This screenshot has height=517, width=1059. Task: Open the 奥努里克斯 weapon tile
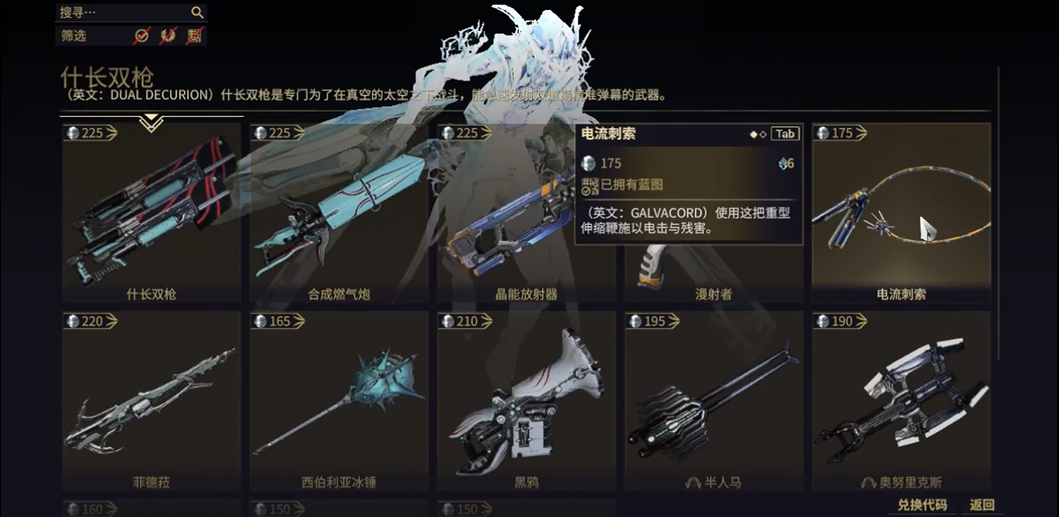(901, 402)
